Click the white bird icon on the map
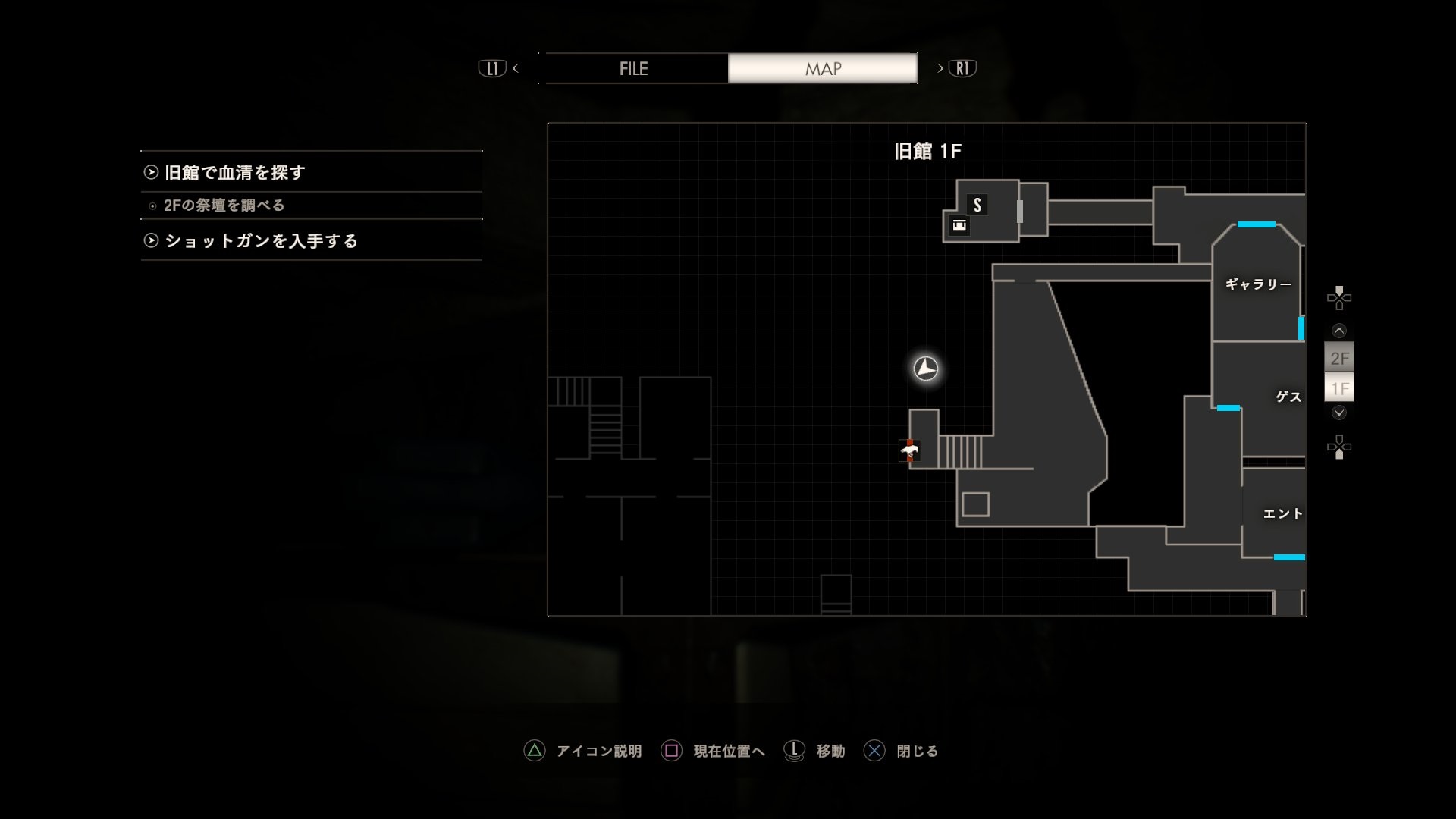1456x819 pixels. click(910, 451)
